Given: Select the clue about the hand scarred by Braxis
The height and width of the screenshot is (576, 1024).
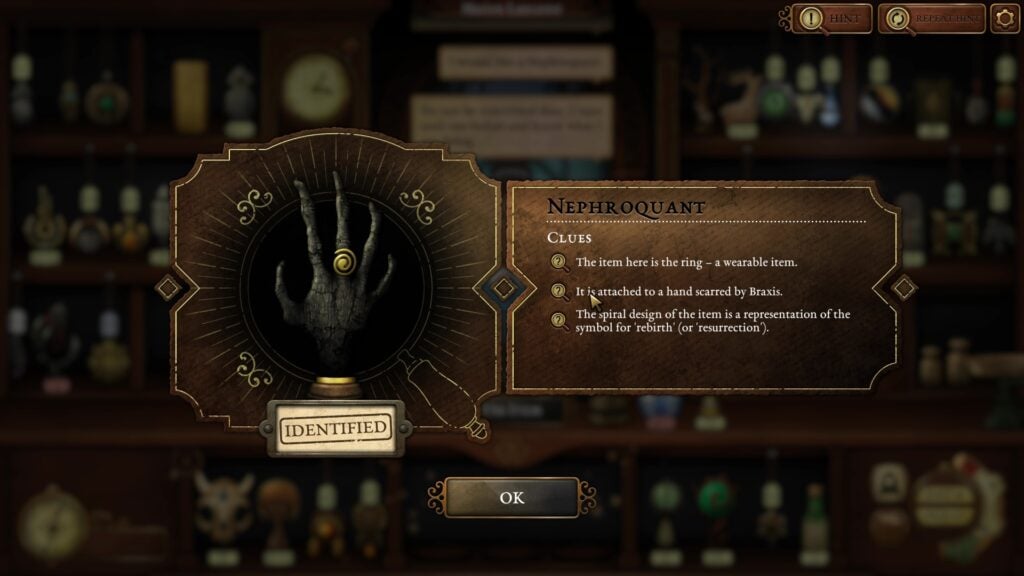Looking at the screenshot, I should tap(678, 291).
